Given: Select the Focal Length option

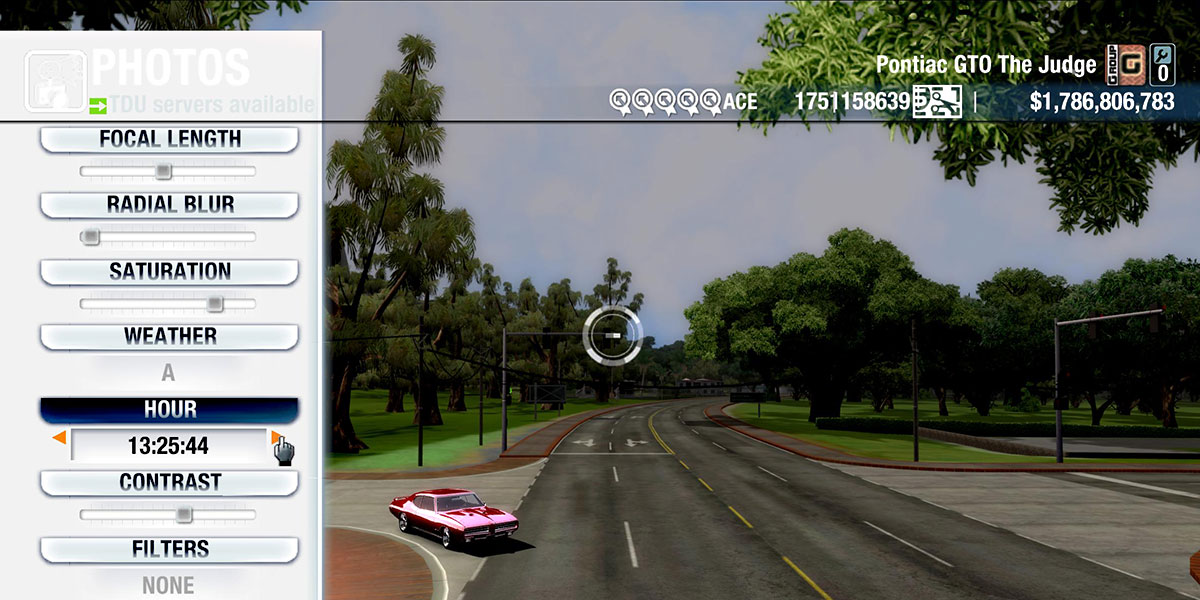Looking at the screenshot, I should coord(169,139).
